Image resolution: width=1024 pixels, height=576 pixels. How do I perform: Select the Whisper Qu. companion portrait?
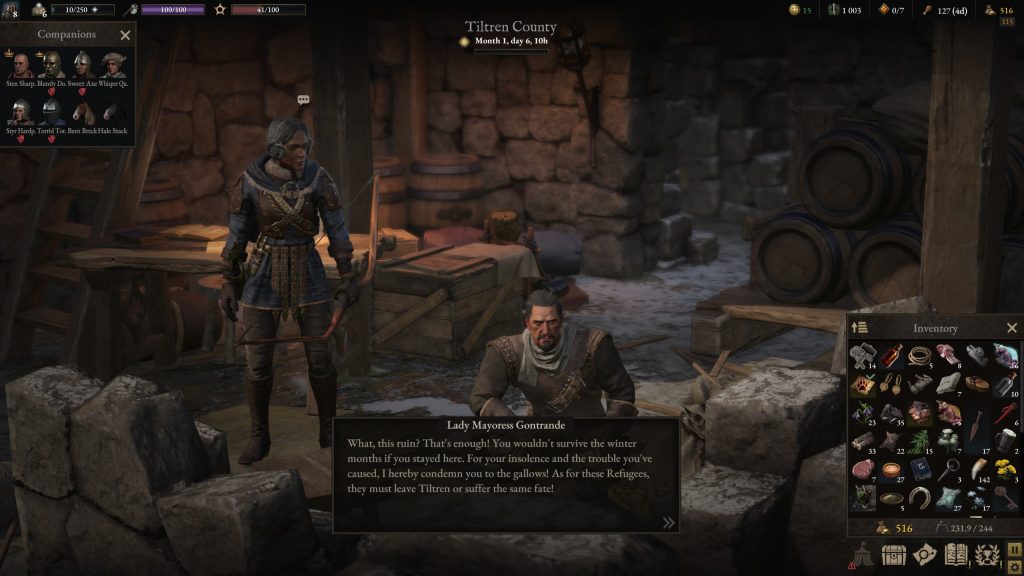pyautogui.click(x=112, y=67)
